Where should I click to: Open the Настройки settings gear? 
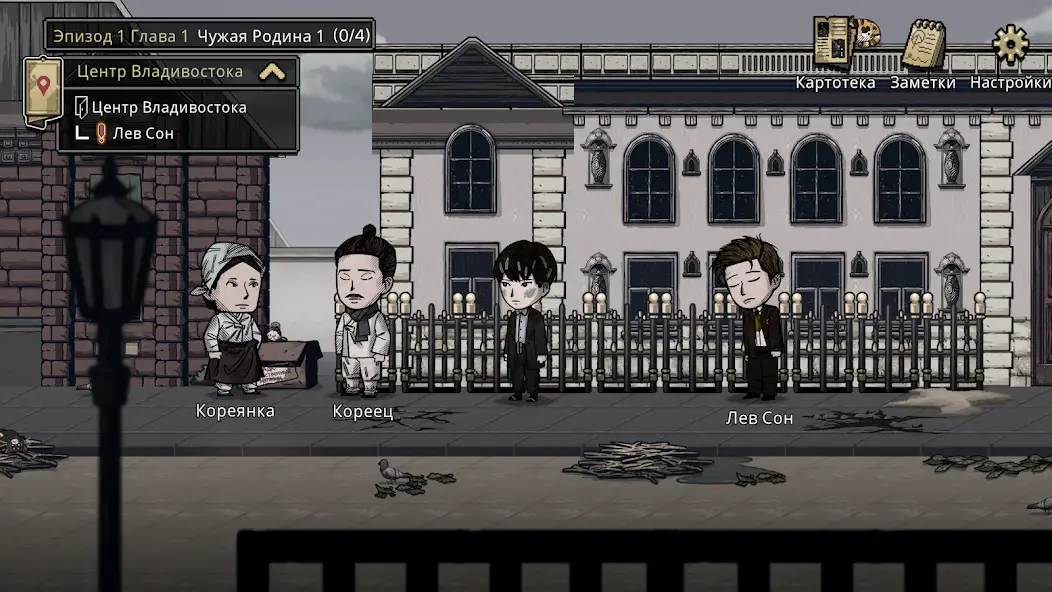point(1010,45)
